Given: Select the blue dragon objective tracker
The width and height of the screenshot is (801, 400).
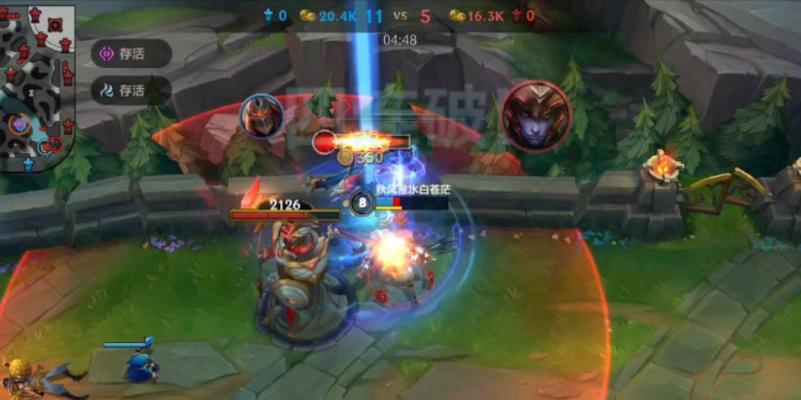Looking at the screenshot, I should pos(128,90).
